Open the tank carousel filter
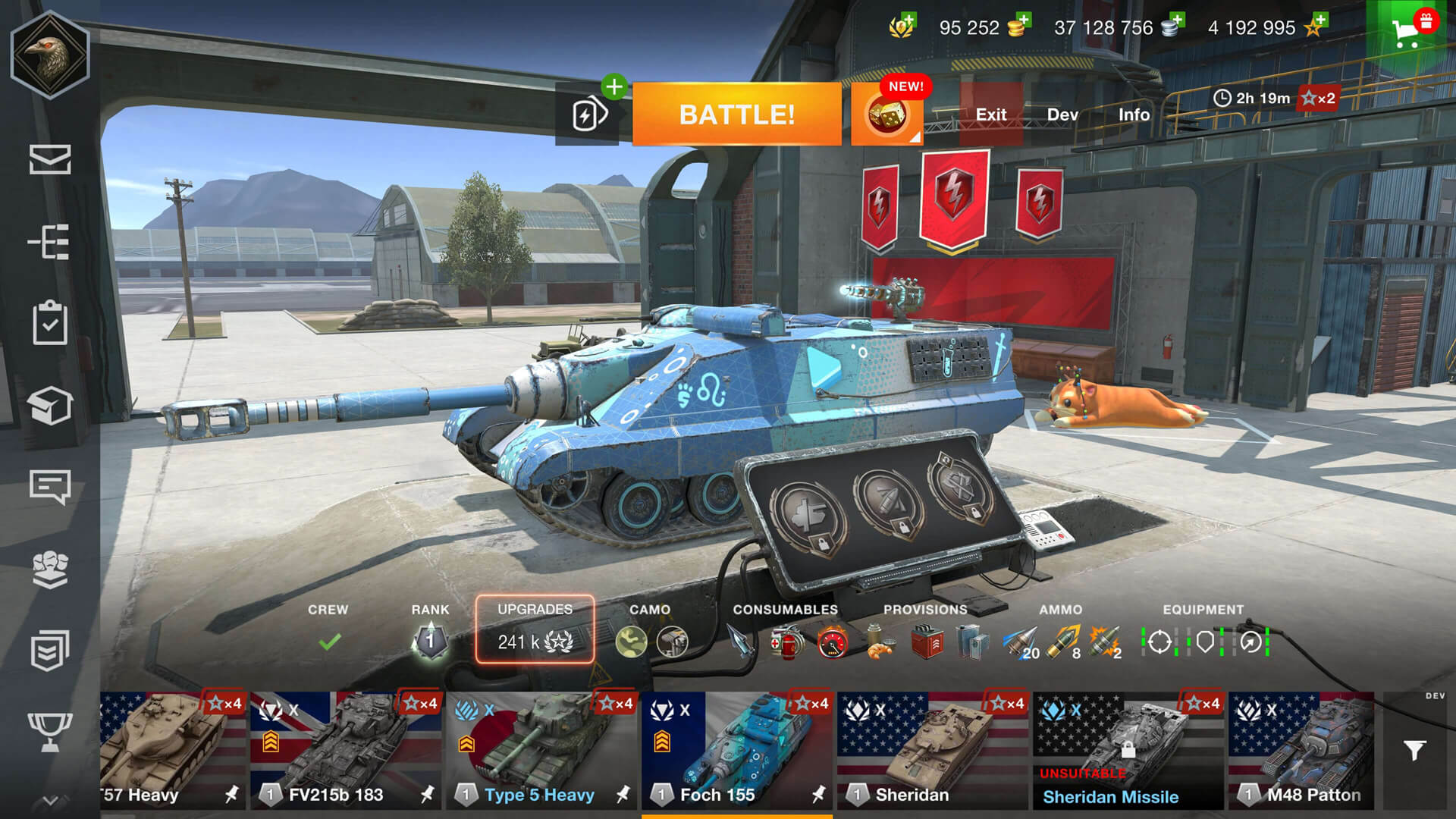 click(1414, 750)
